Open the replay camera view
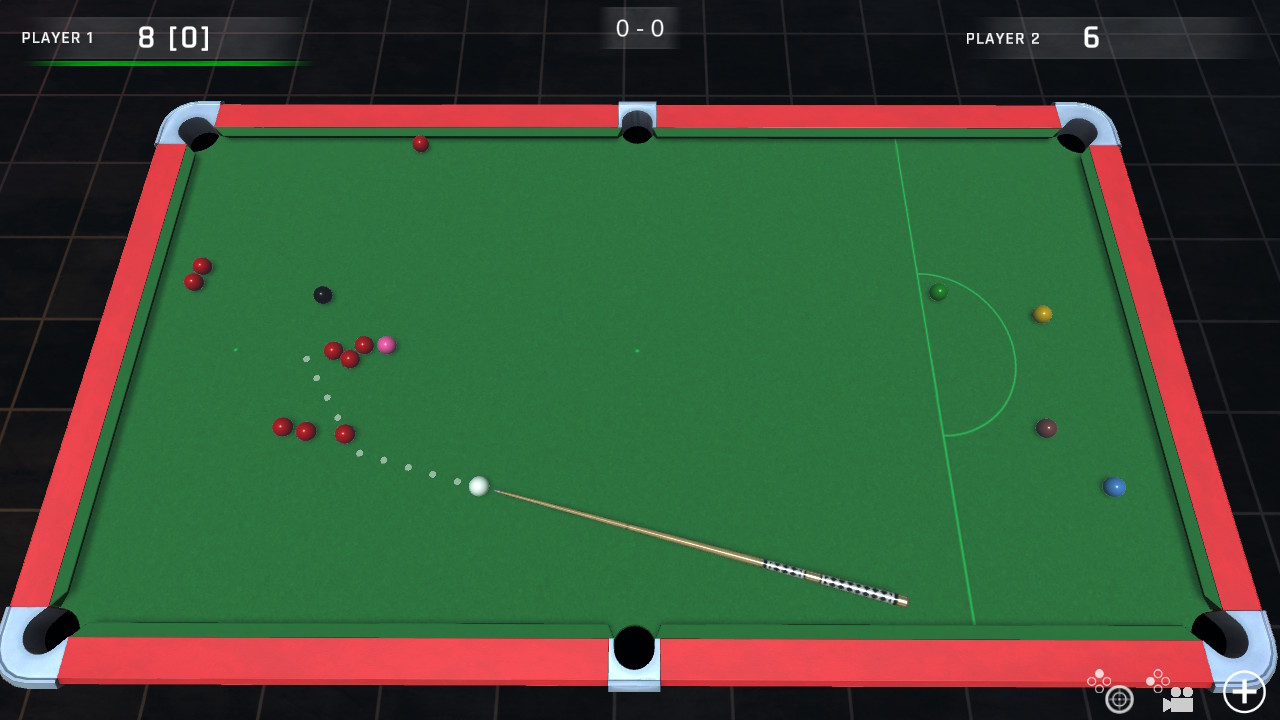Viewport: 1280px width, 720px height. click(1178, 700)
